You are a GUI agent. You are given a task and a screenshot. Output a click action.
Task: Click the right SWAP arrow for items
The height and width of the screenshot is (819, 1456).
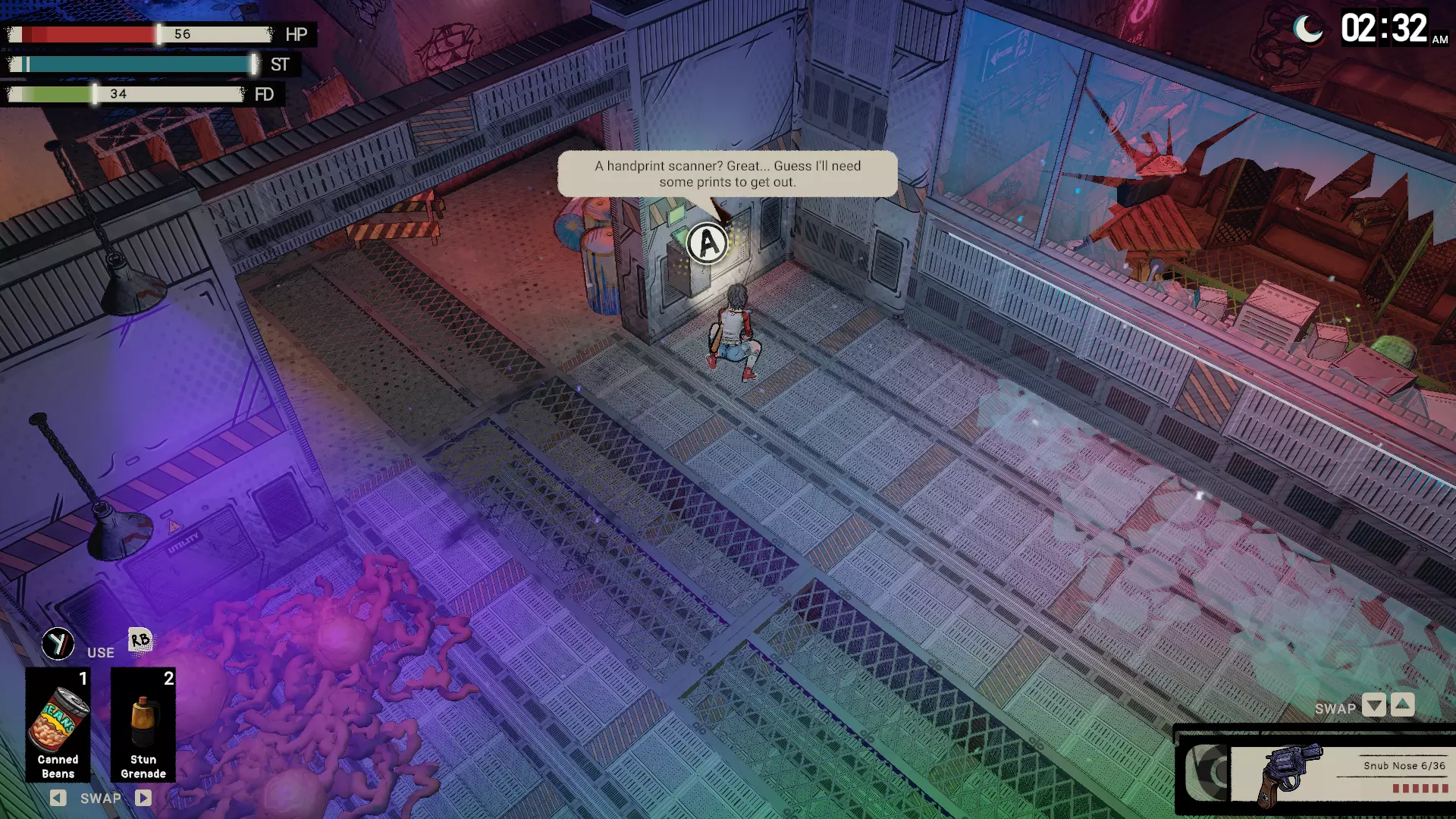(143, 798)
